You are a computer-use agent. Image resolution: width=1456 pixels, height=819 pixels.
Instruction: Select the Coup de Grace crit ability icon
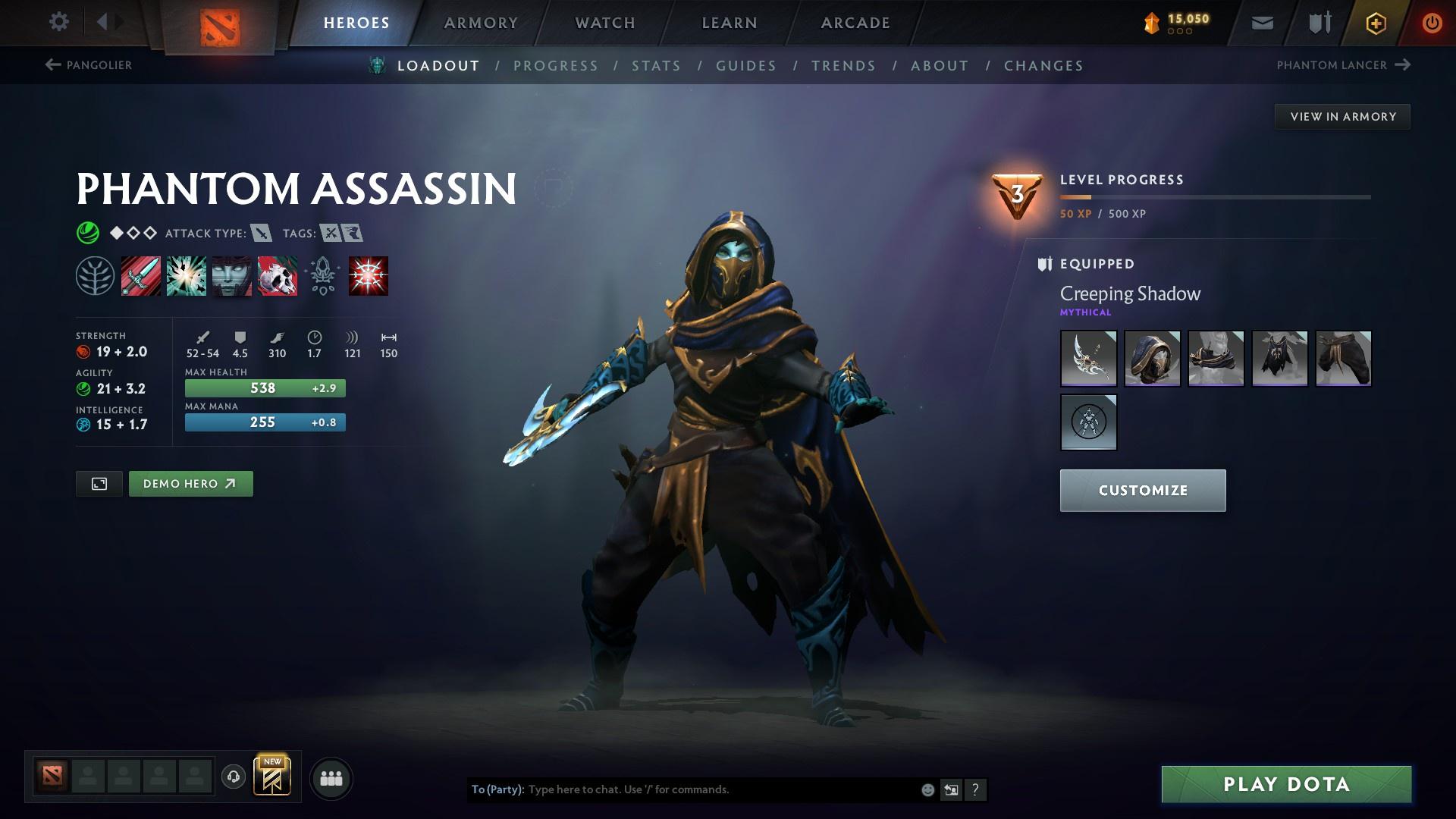point(368,276)
